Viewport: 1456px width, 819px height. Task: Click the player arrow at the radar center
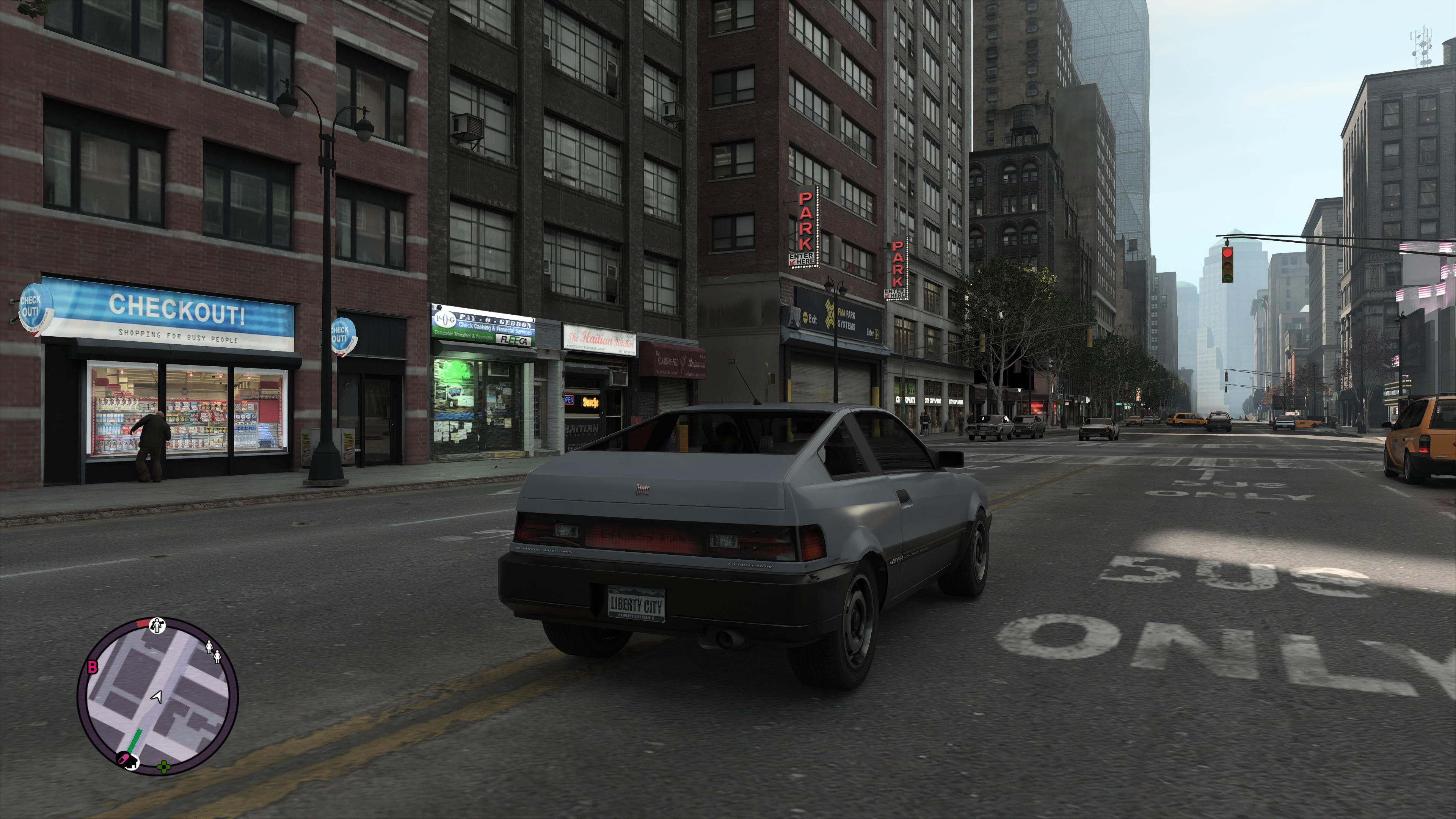pyautogui.click(x=157, y=698)
